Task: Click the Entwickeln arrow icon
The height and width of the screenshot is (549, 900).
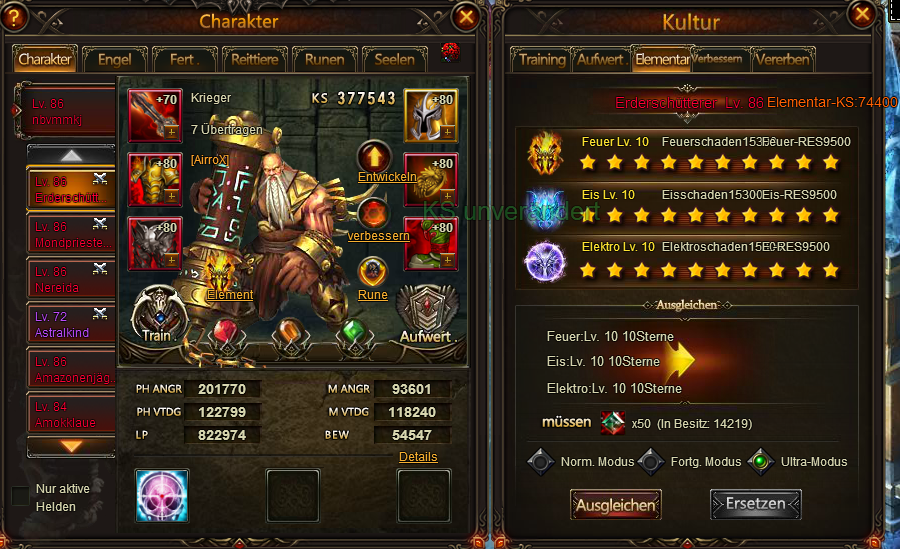Action: 374,157
